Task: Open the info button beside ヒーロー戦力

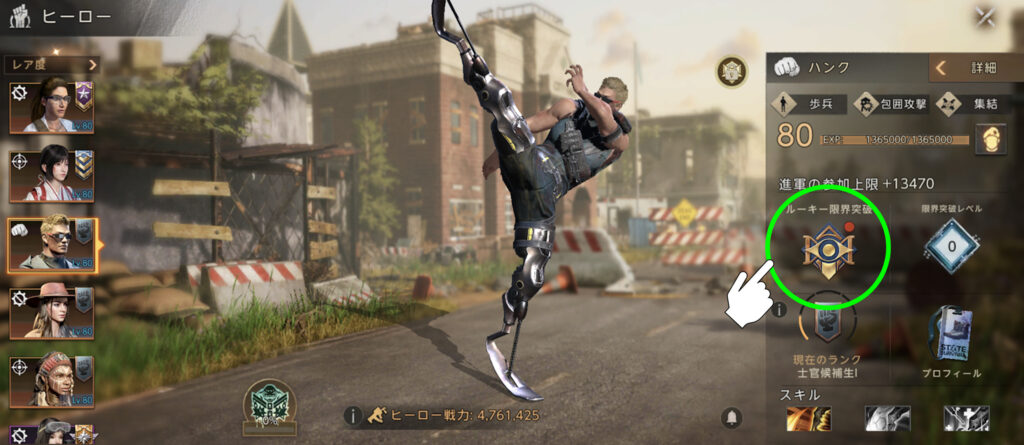Action: 351,415
